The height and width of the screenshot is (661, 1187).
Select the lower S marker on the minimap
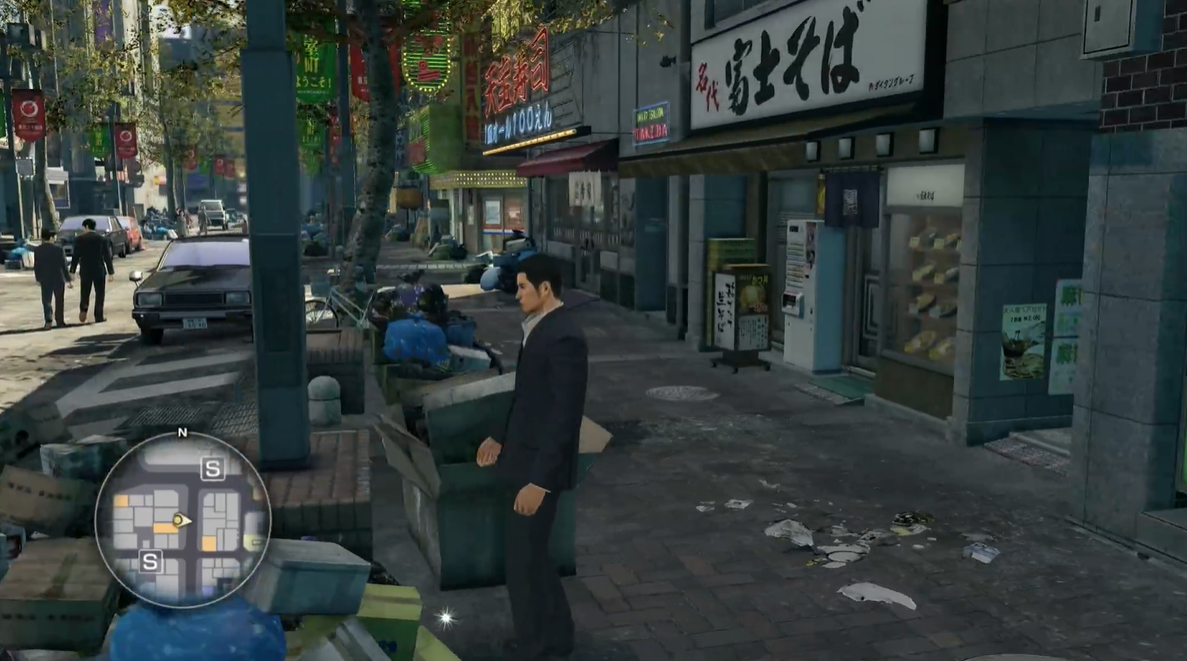(151, 561)
